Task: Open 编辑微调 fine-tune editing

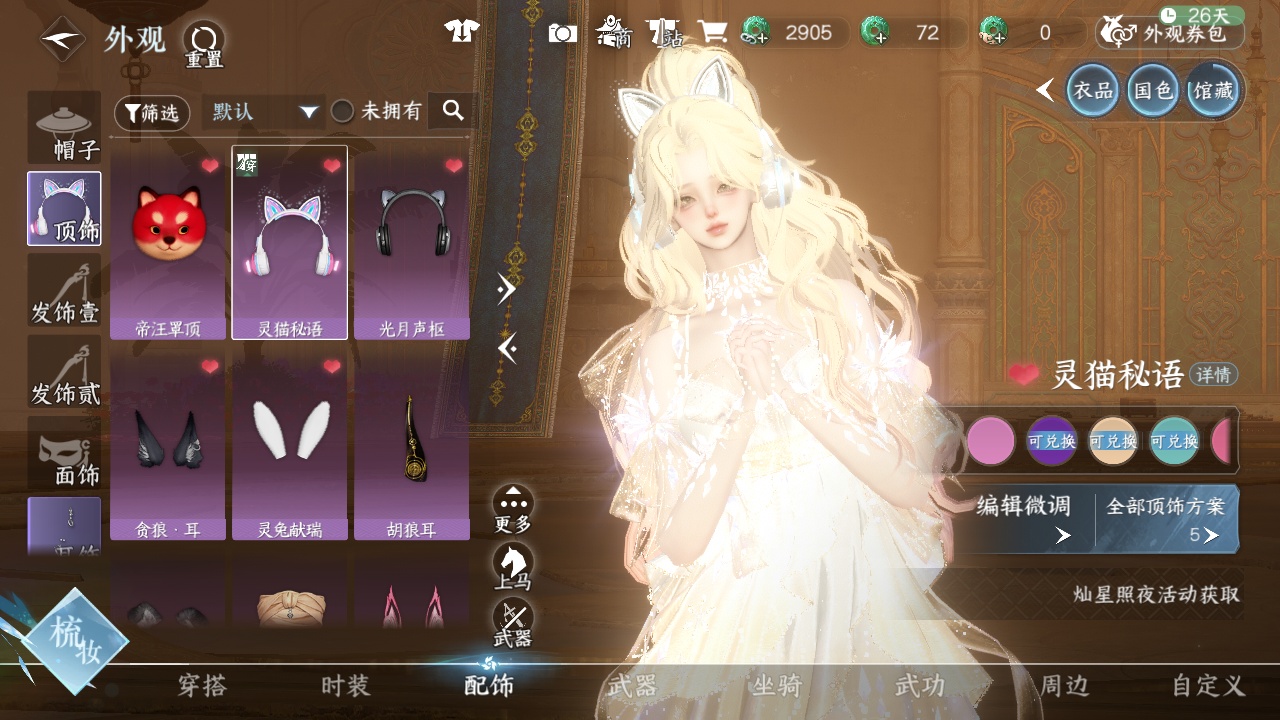Action: (1024, 518)
